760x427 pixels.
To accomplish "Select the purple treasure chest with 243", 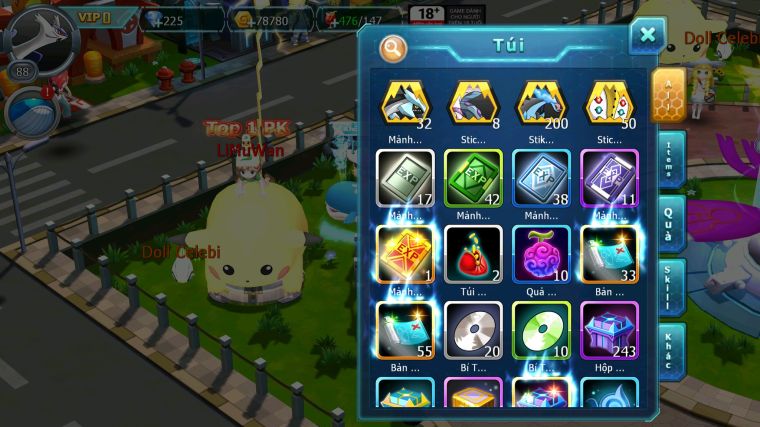I will pyautogui.click(x=609, y=330).
